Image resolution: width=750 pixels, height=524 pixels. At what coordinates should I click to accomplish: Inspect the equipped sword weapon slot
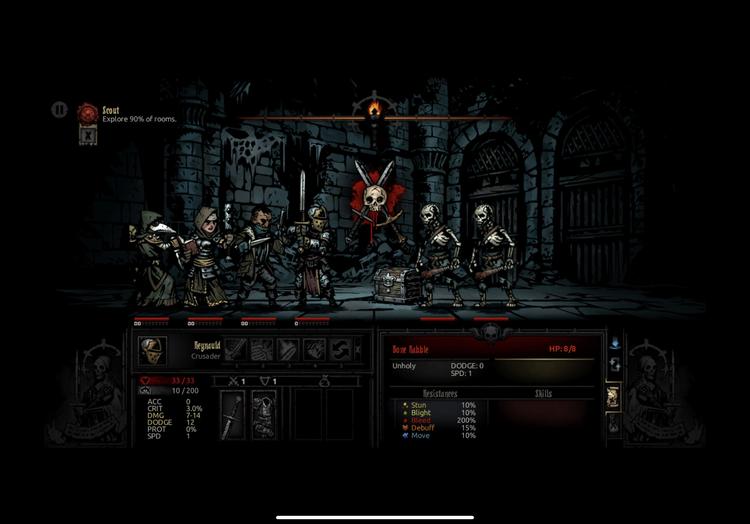tap(232, 414)
